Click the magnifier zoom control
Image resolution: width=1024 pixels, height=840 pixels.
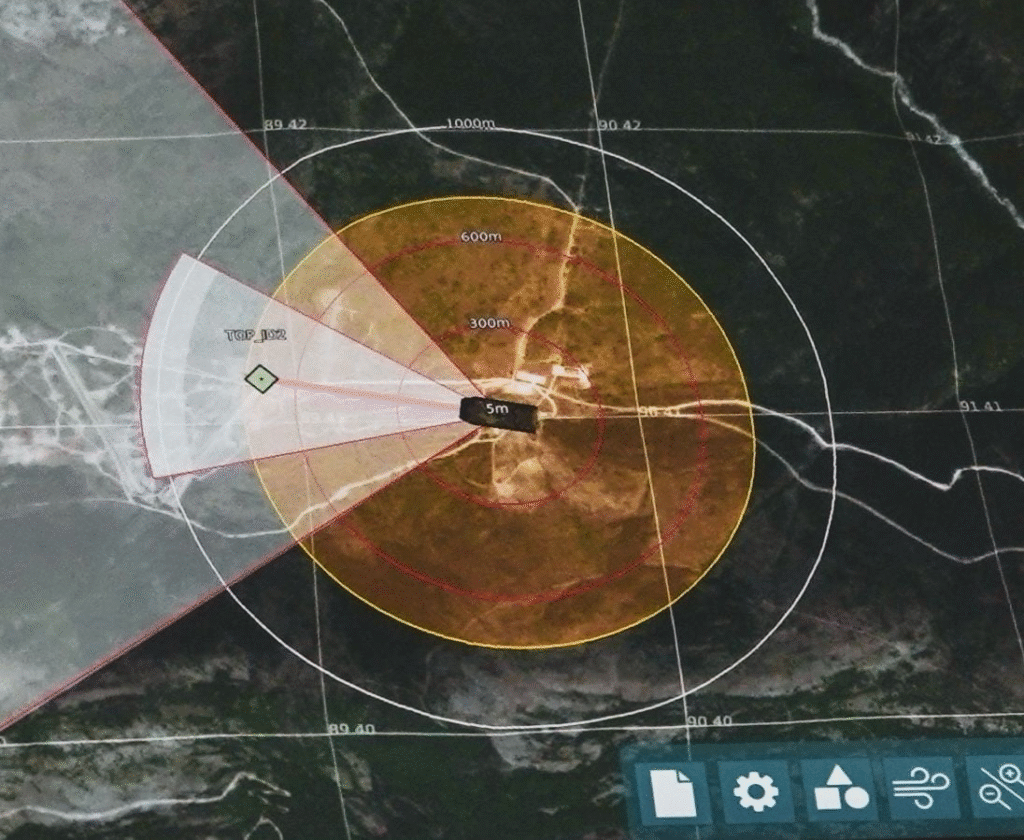(x=998, y=790)
